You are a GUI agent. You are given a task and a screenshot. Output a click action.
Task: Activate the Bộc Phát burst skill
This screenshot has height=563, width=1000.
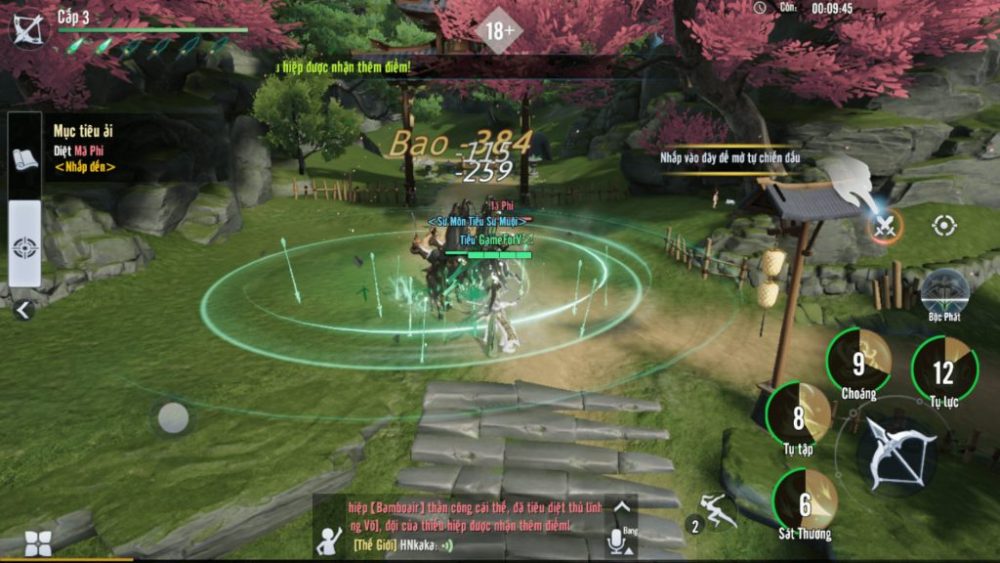[944, 291]
